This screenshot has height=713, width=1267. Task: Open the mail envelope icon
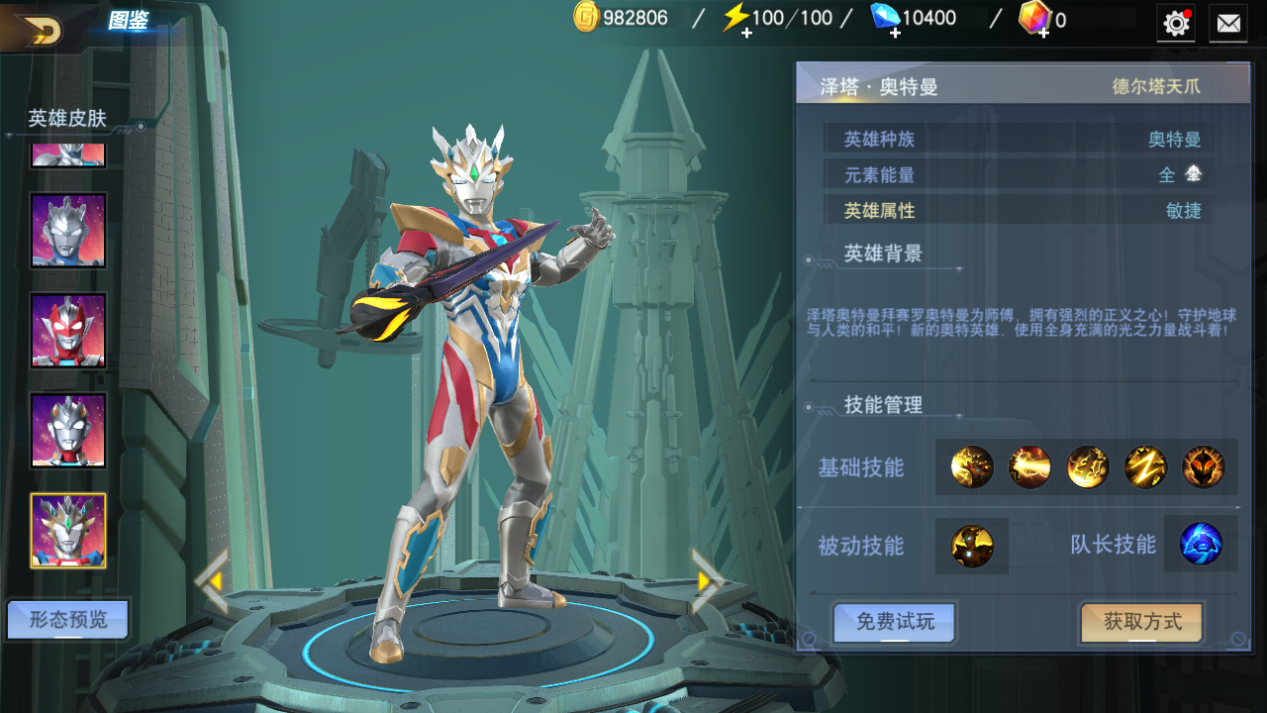pyautogui.click(x=1228, y=23)
